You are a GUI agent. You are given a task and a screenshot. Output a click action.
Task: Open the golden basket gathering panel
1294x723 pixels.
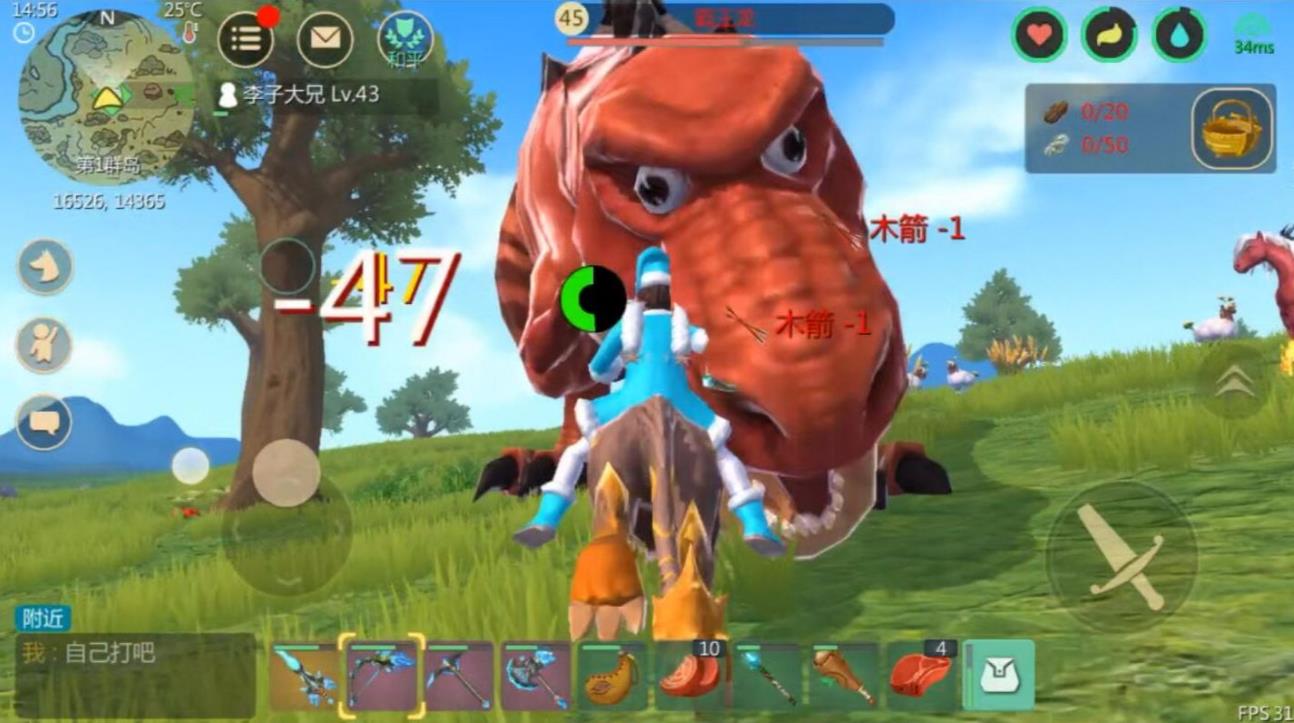[1232, 128]
